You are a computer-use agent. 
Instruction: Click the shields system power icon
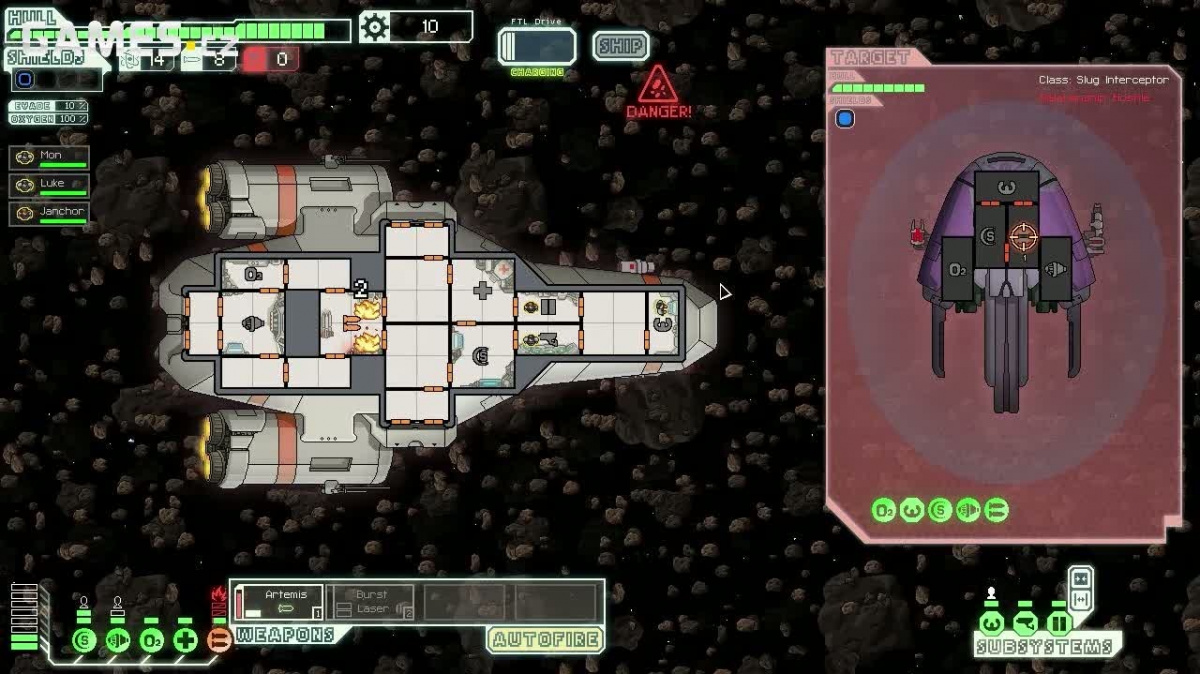84,640
